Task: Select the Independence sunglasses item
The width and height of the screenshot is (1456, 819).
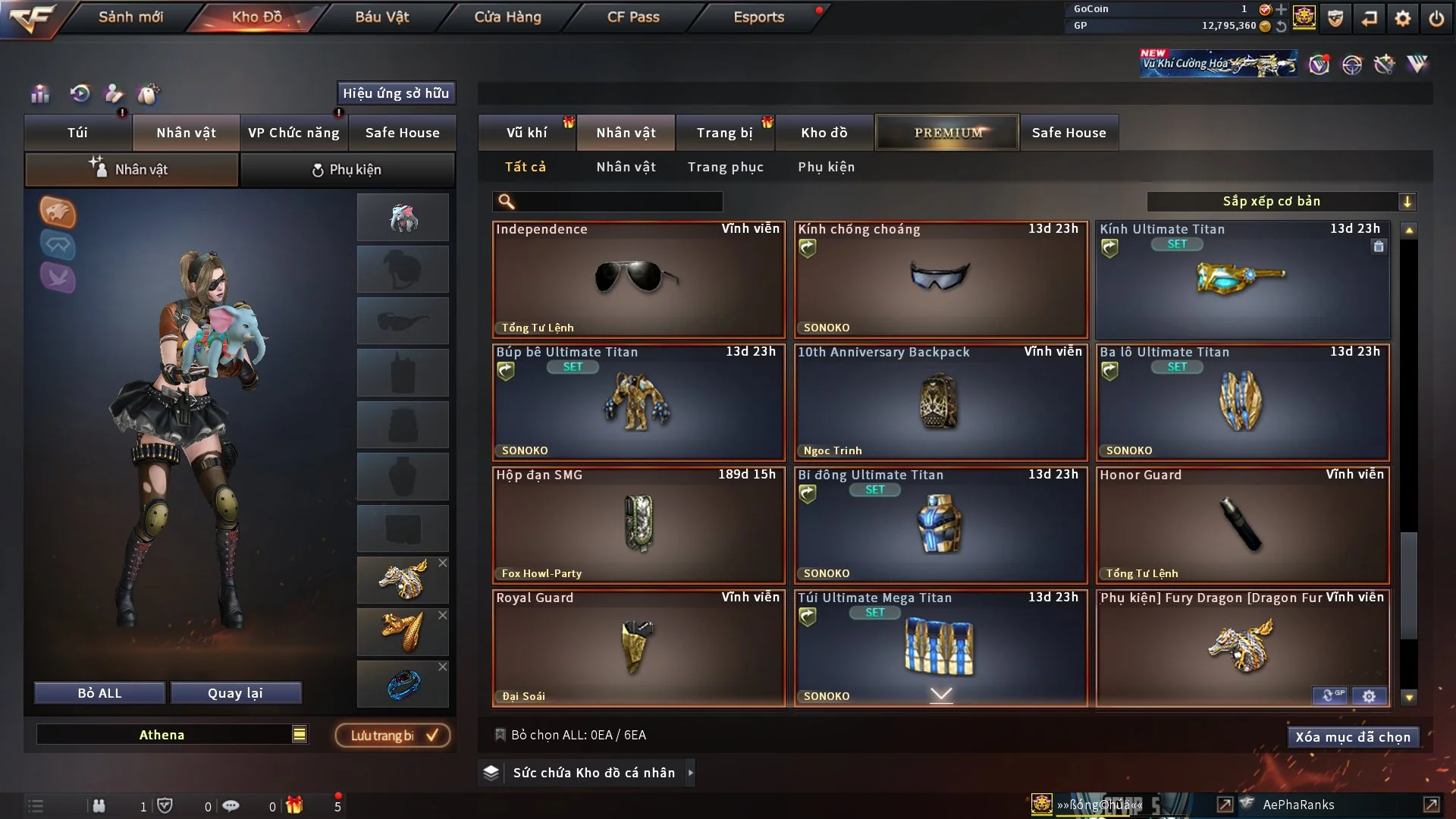Action: coord(638,279)
